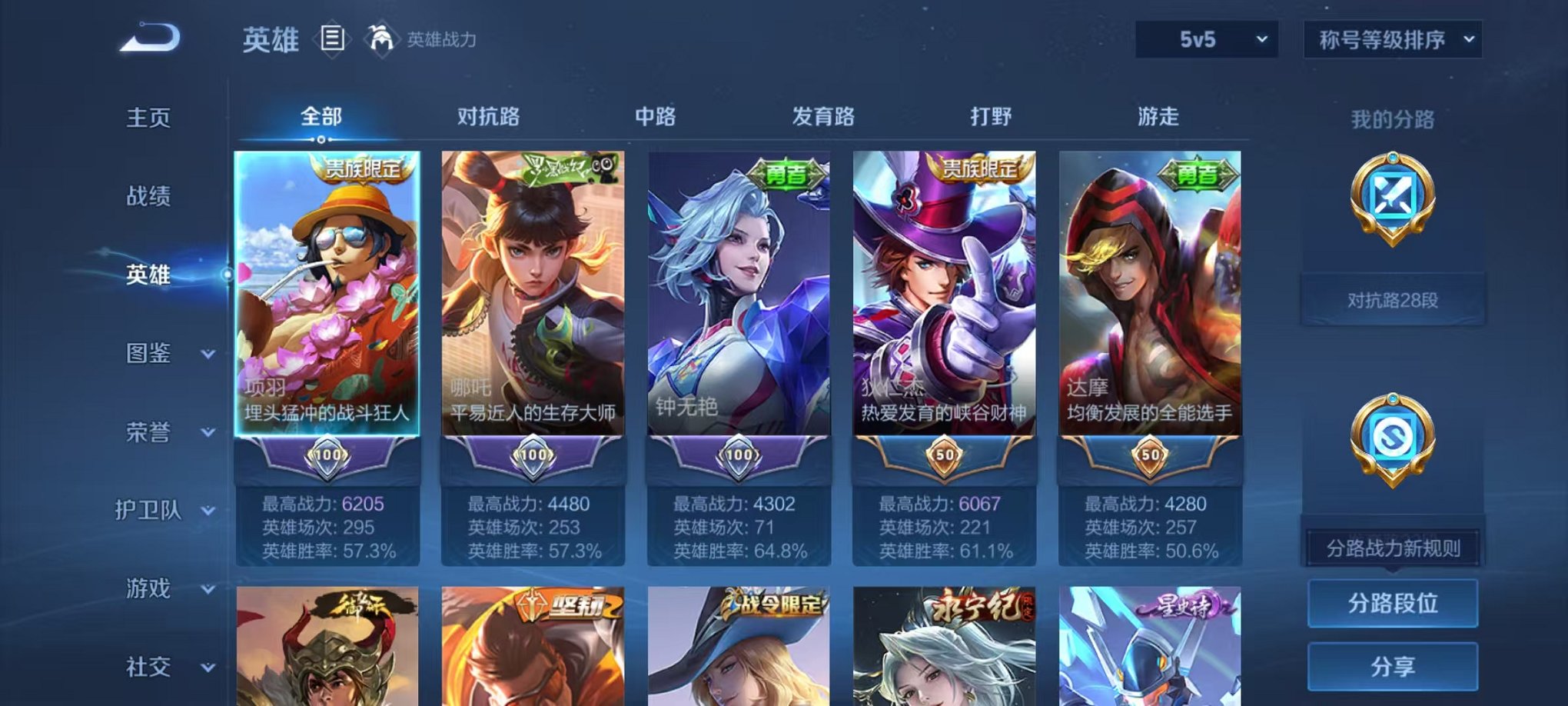Open 战绩 from the left sidebar
Screen dimensions: 1568x706
pos(149,197)
